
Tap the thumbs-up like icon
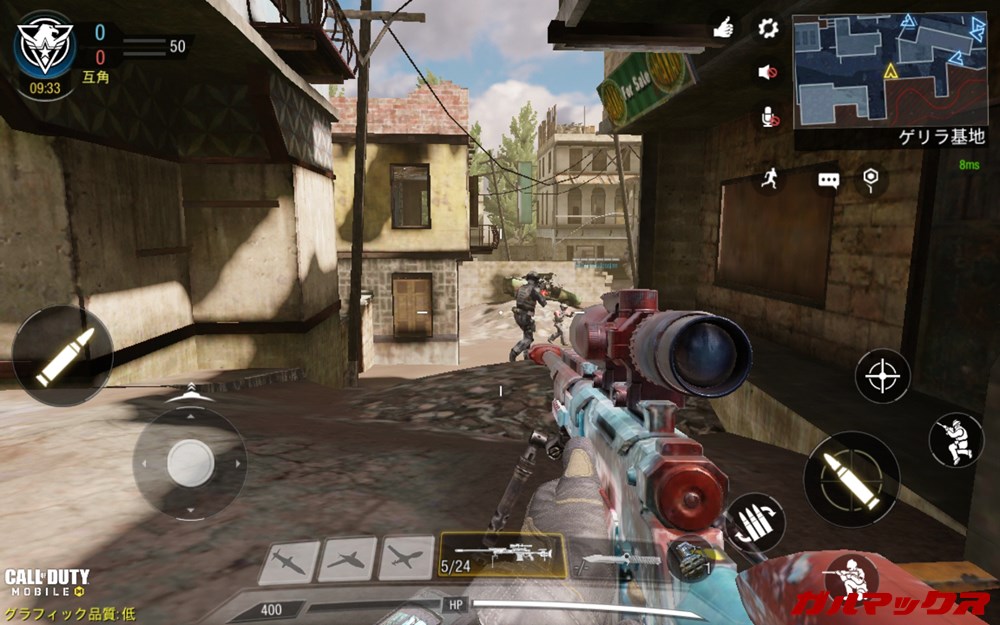click(723, 28)
